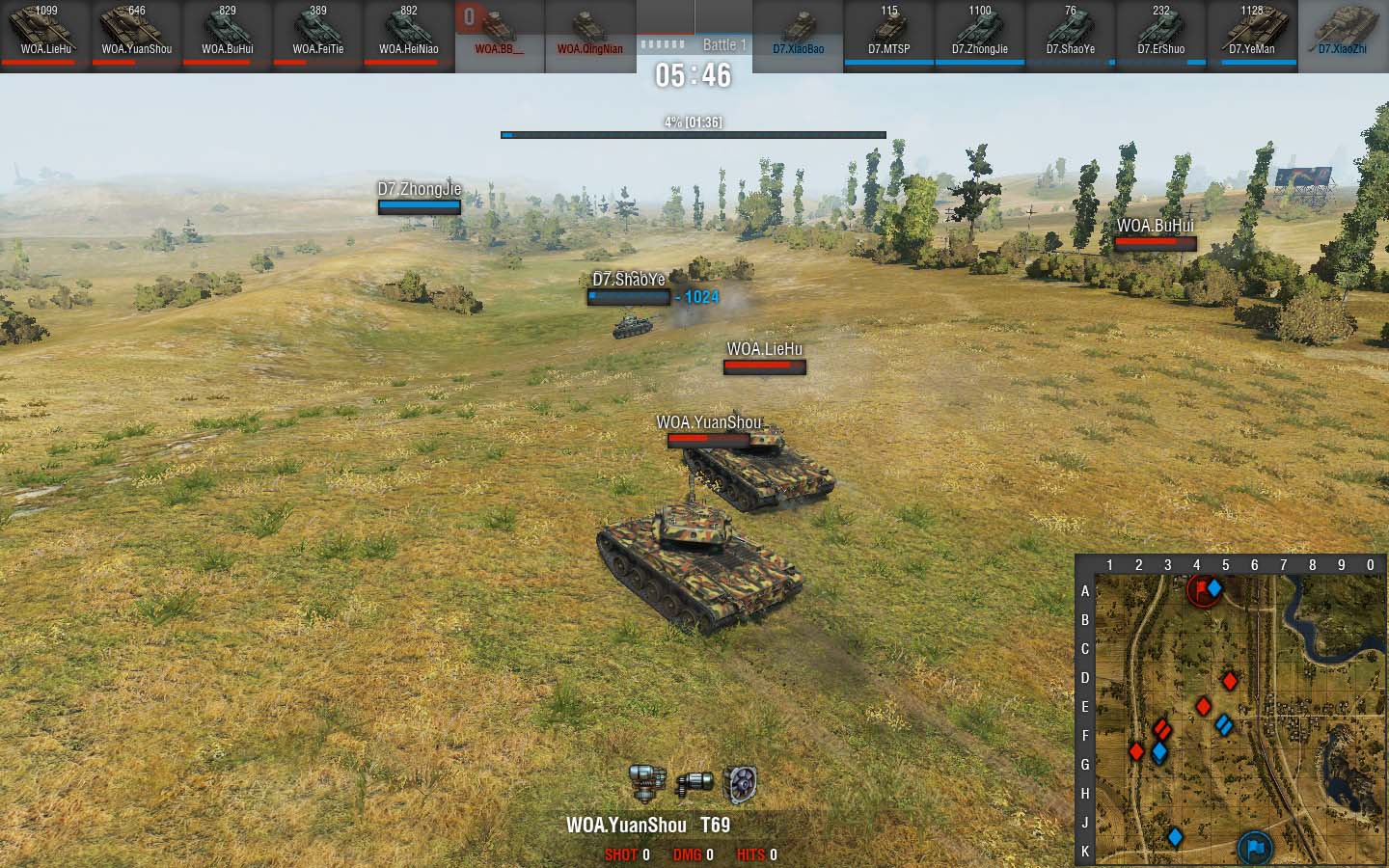1389x868 pixels.
Task: Choose D7.ZhongJie's tank panel
Action: tap(979, 35)
